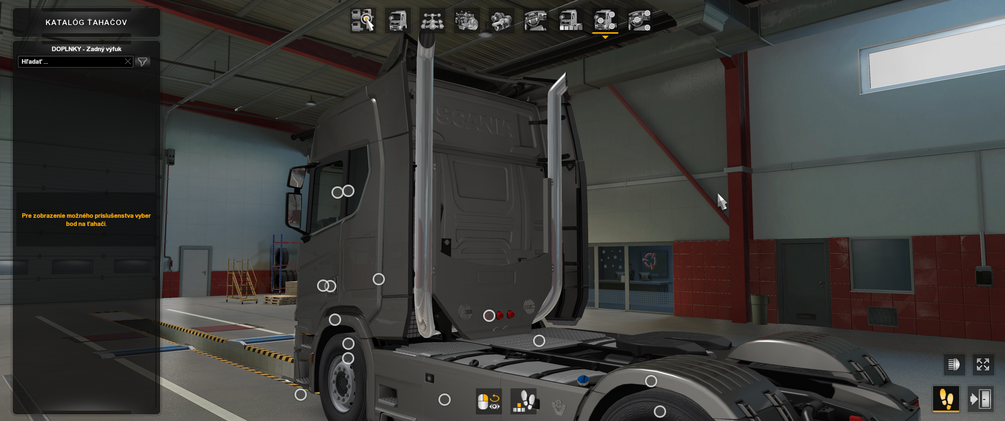Image resolution: width=1005 pixels, height=421 pixels.
Task: Select the footprints on steps icon
Action: tap(524, 402)
